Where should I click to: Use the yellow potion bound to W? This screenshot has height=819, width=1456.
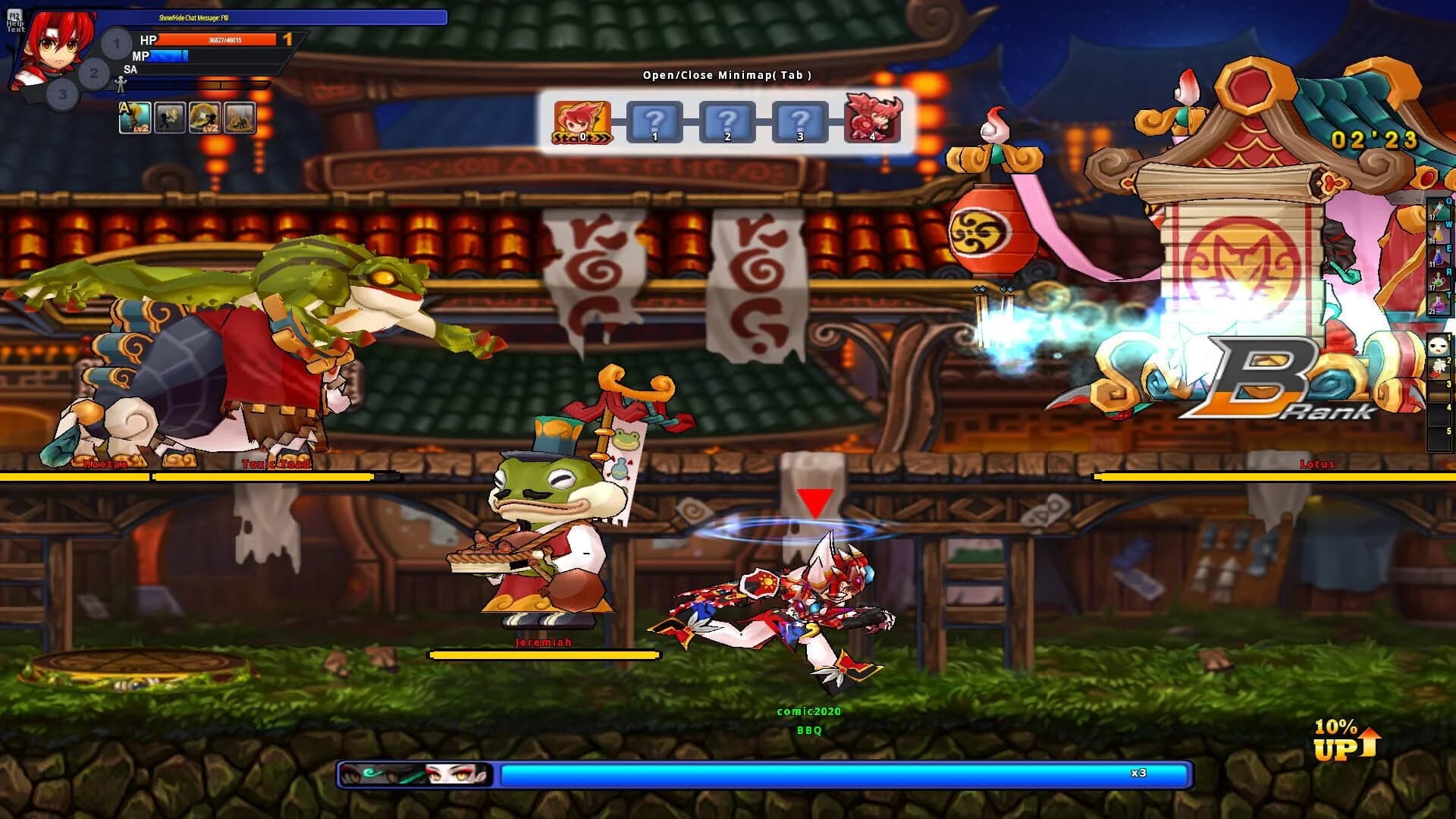click(x=1438, y=233)
